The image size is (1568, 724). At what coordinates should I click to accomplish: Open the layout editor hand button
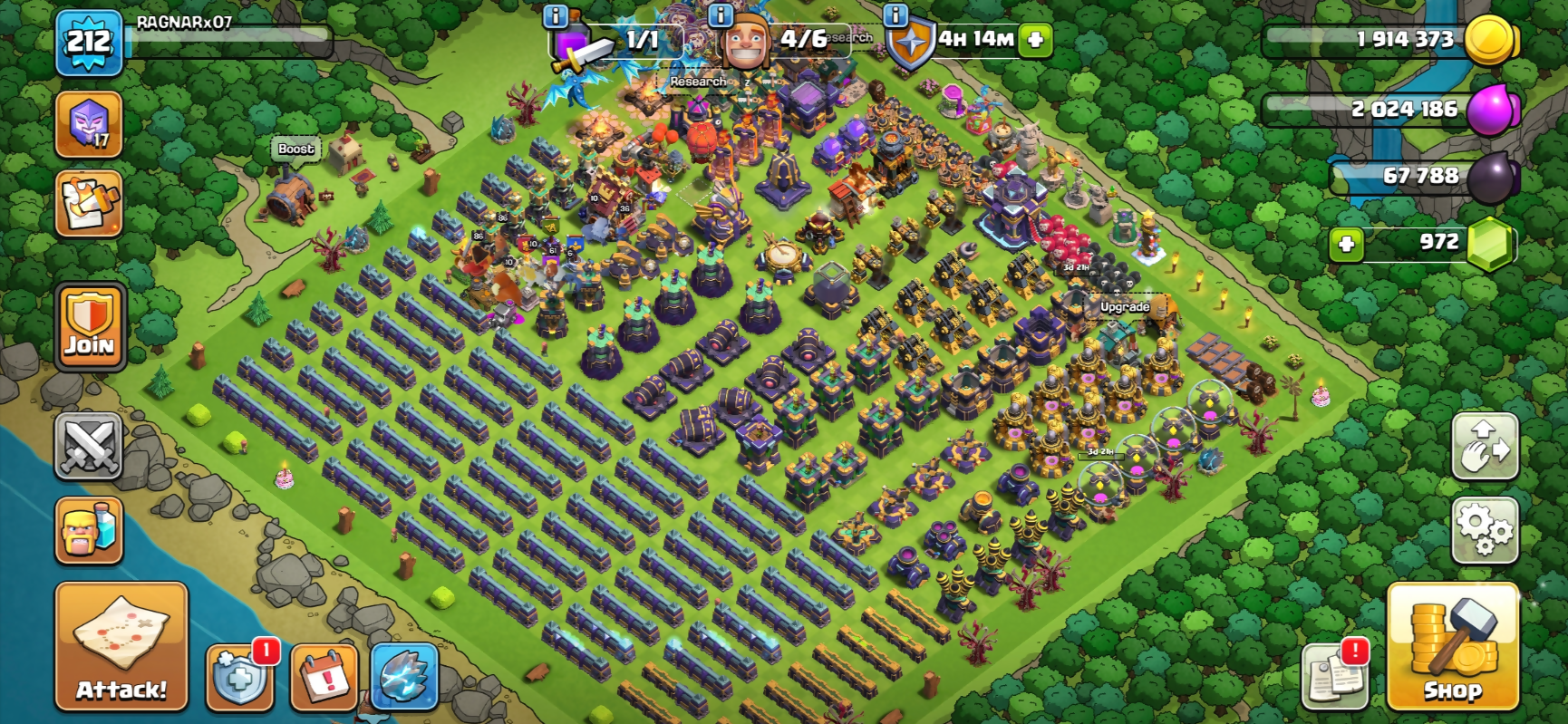pos(1485,446)
